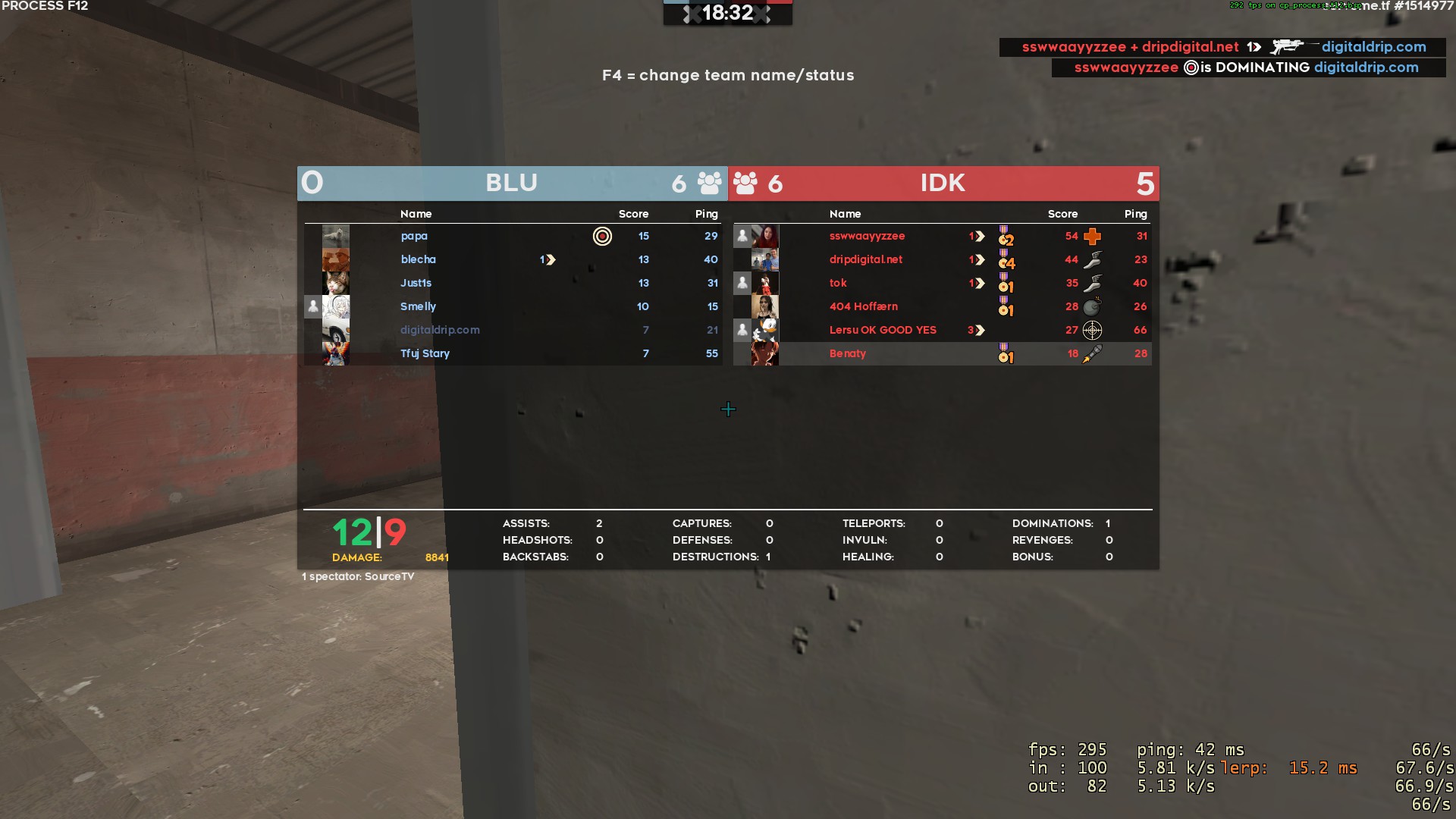This screenshot has width=1456, height=819.
Task: Select player tok in the red list
Action: (x=838, y=283)
